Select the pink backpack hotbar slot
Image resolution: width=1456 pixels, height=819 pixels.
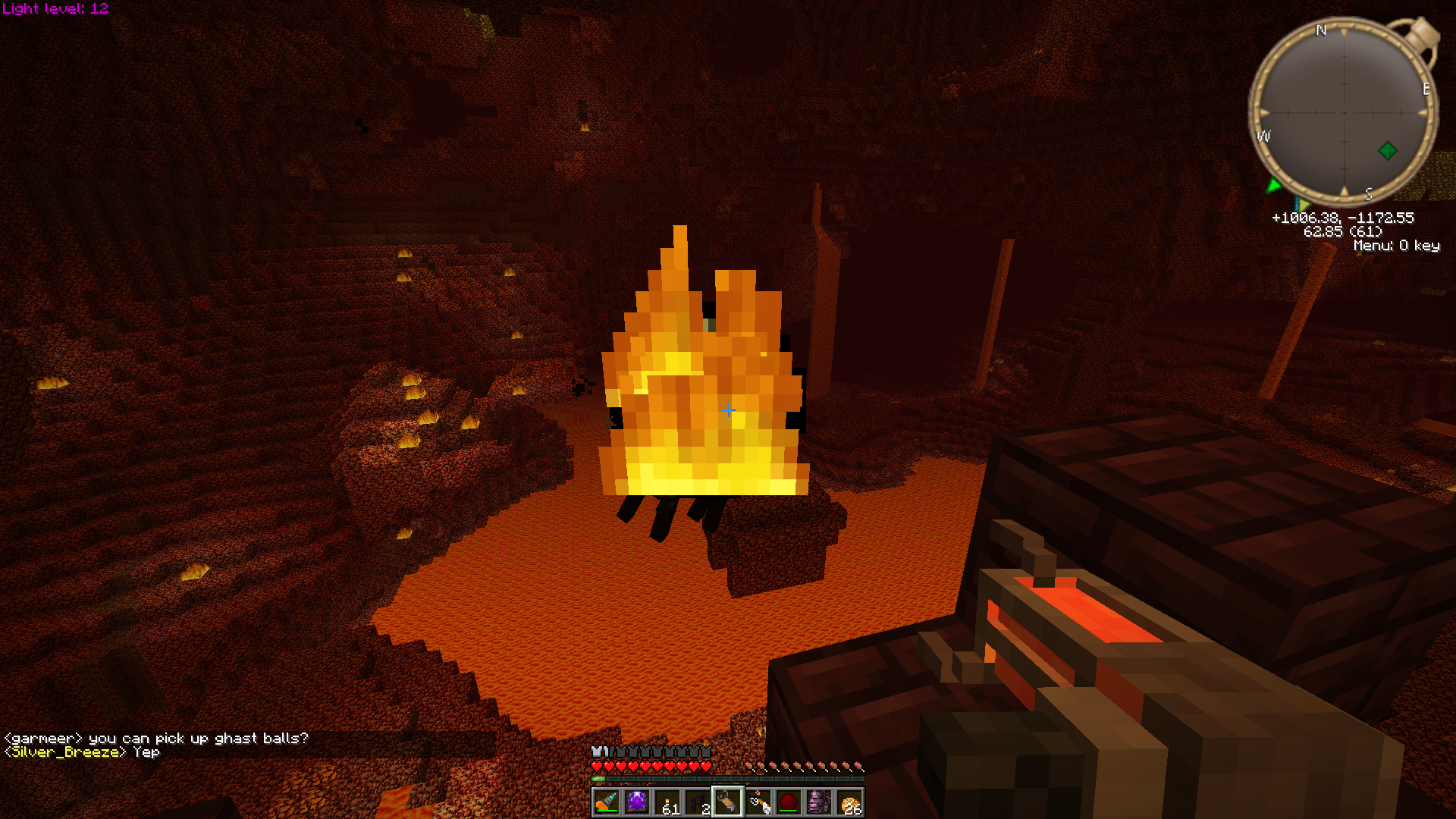pos(819,802)
